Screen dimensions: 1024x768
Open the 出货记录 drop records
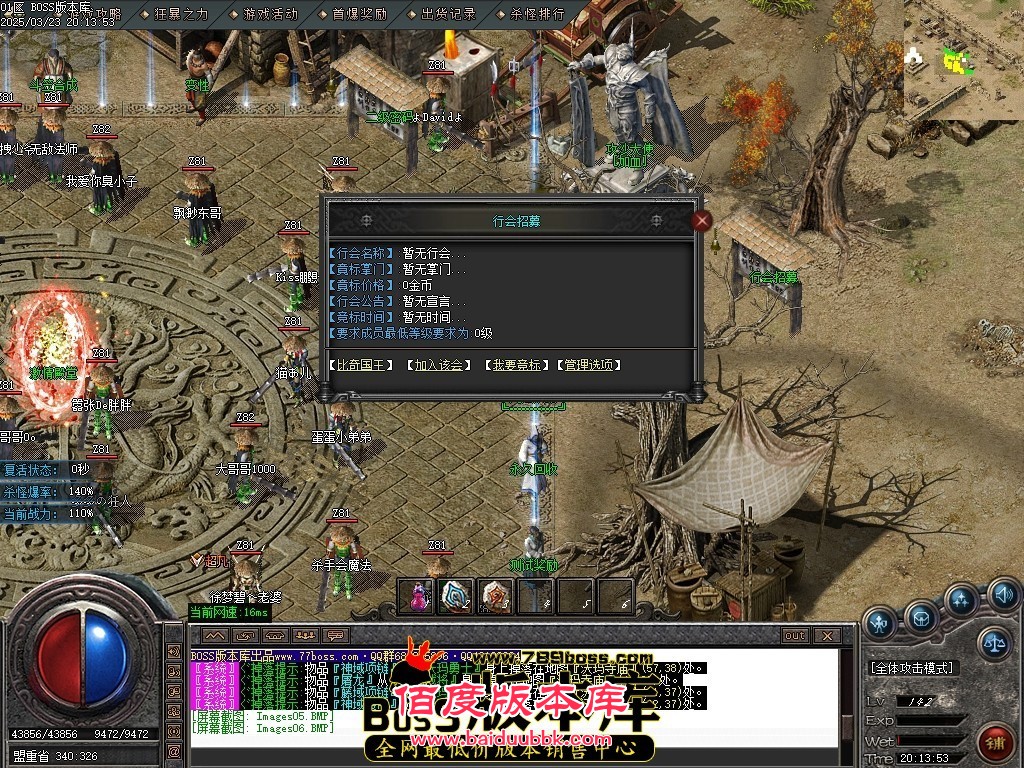448,15
